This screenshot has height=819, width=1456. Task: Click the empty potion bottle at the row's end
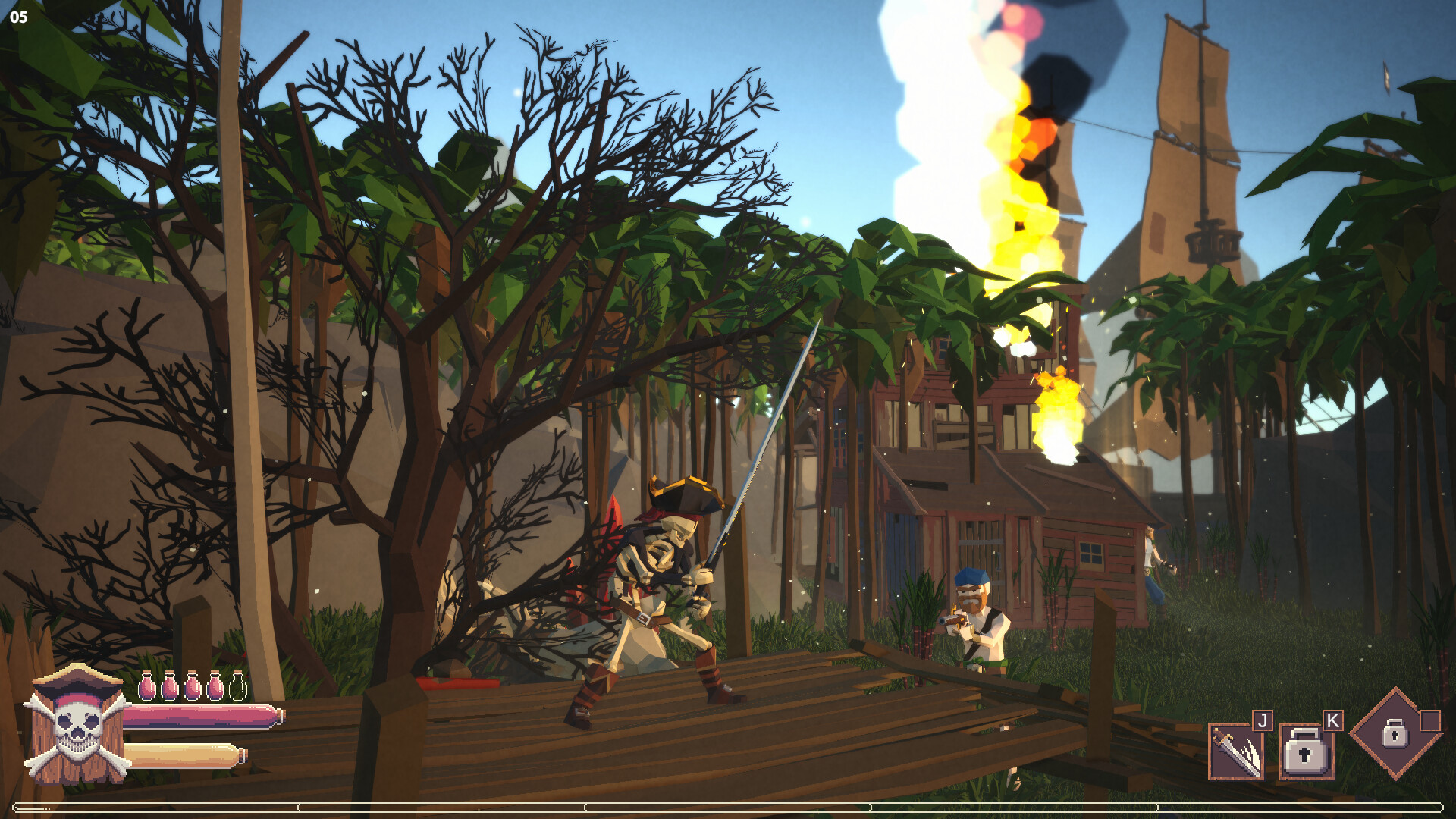237,687
